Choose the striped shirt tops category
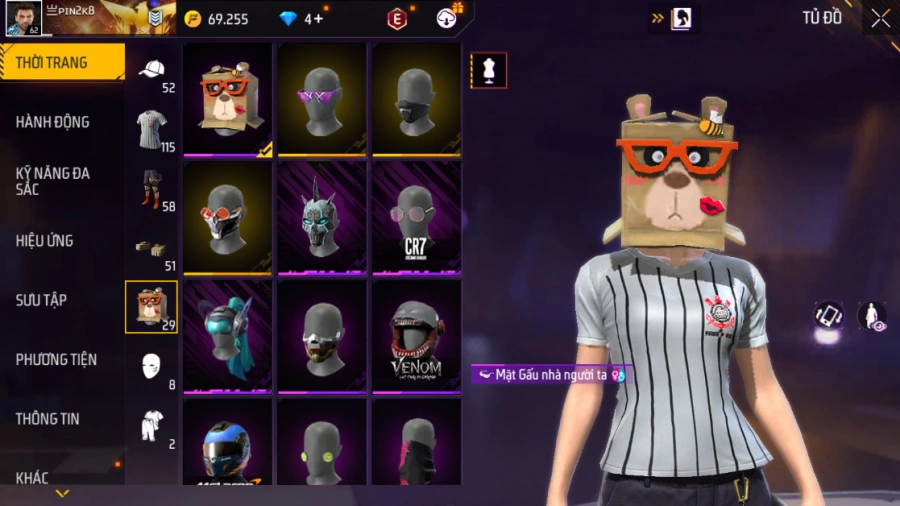Image resolution: width=900 pixels, height=506 pixels. pos(152,130)
